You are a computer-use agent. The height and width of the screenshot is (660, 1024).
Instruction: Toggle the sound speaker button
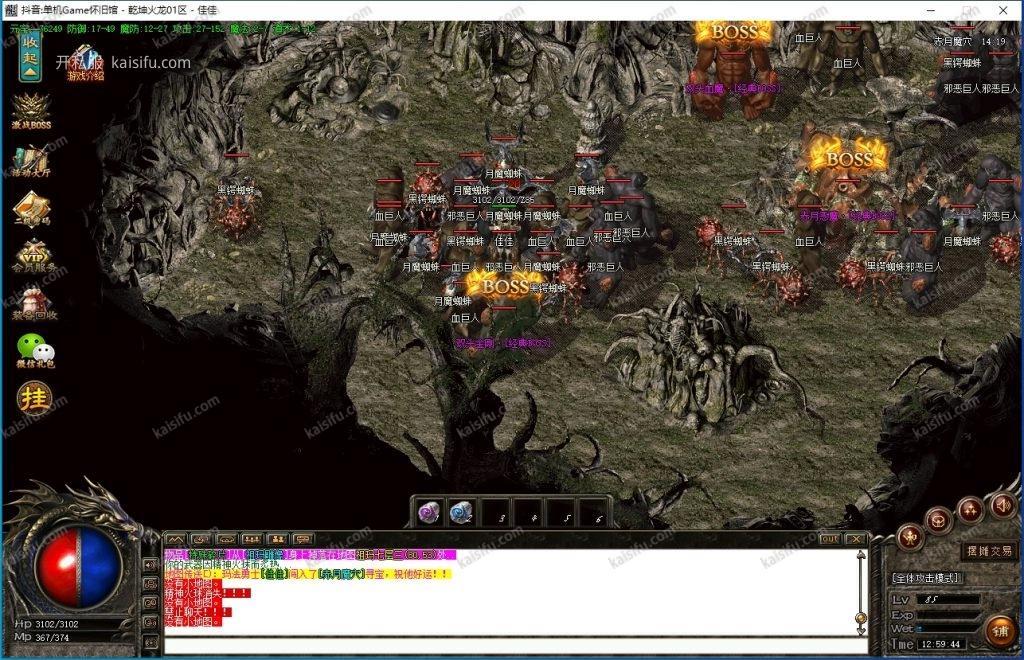[x=1003, y=506]
